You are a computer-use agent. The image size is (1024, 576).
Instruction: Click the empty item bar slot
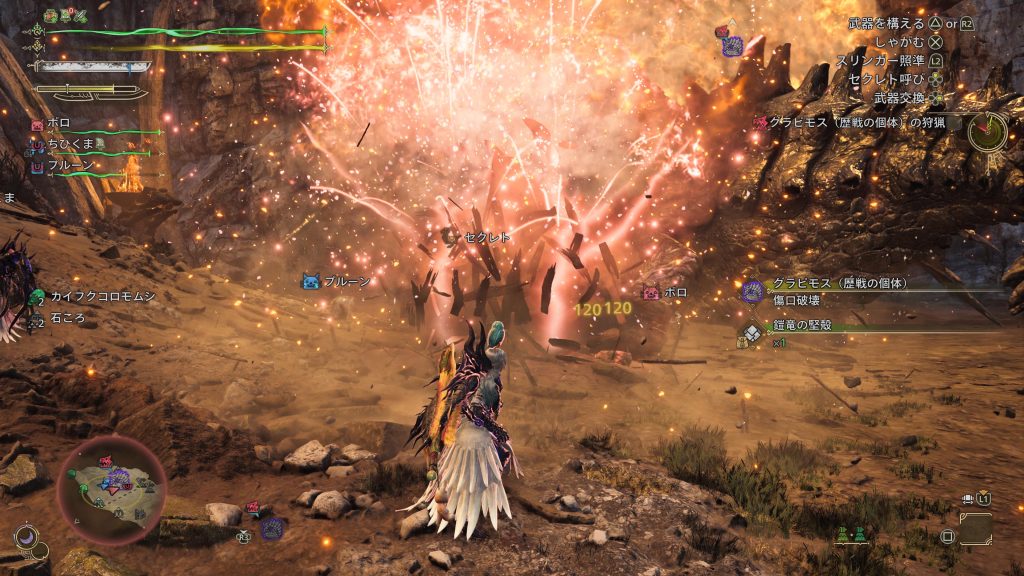(974, 527)
